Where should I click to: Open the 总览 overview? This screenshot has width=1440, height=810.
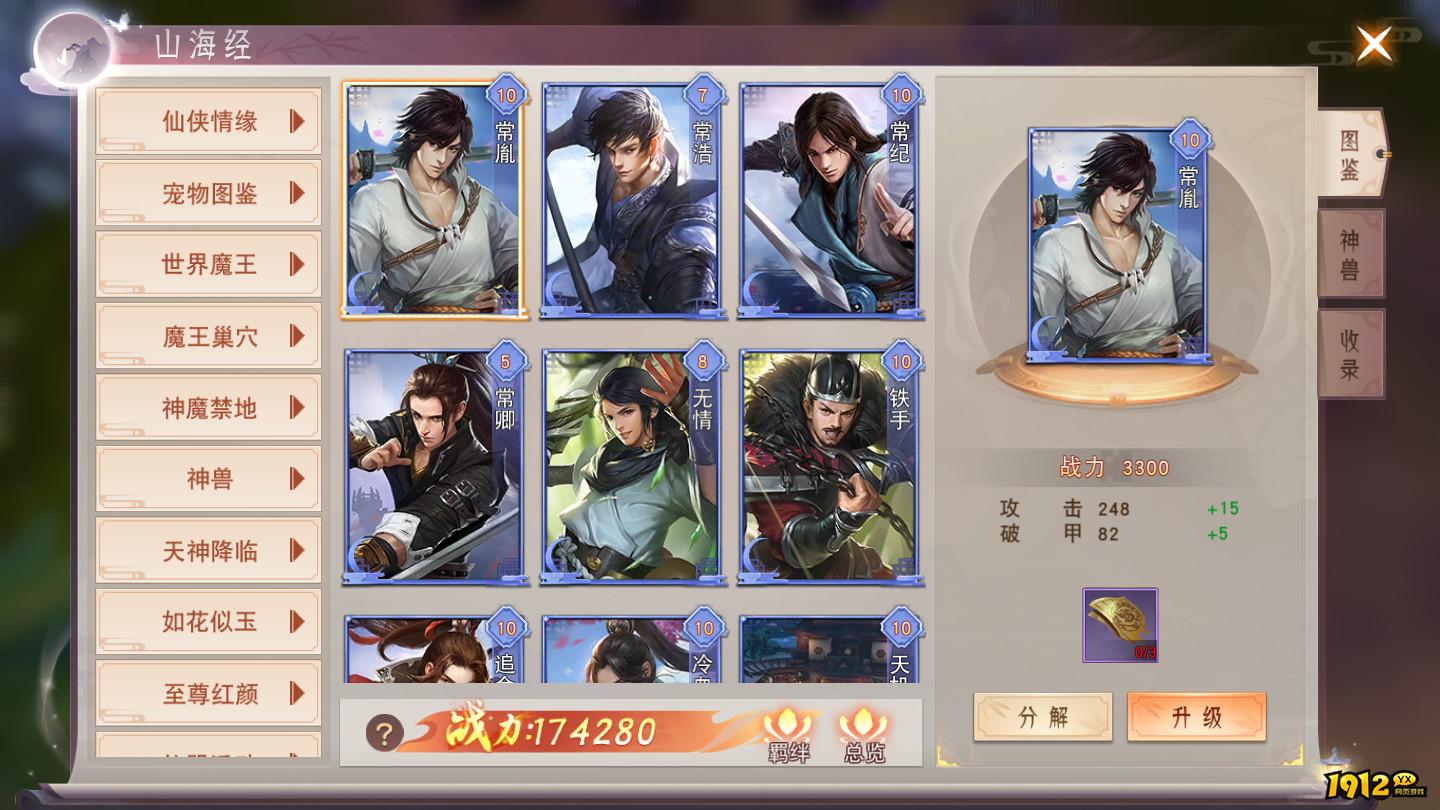[864, 735]
